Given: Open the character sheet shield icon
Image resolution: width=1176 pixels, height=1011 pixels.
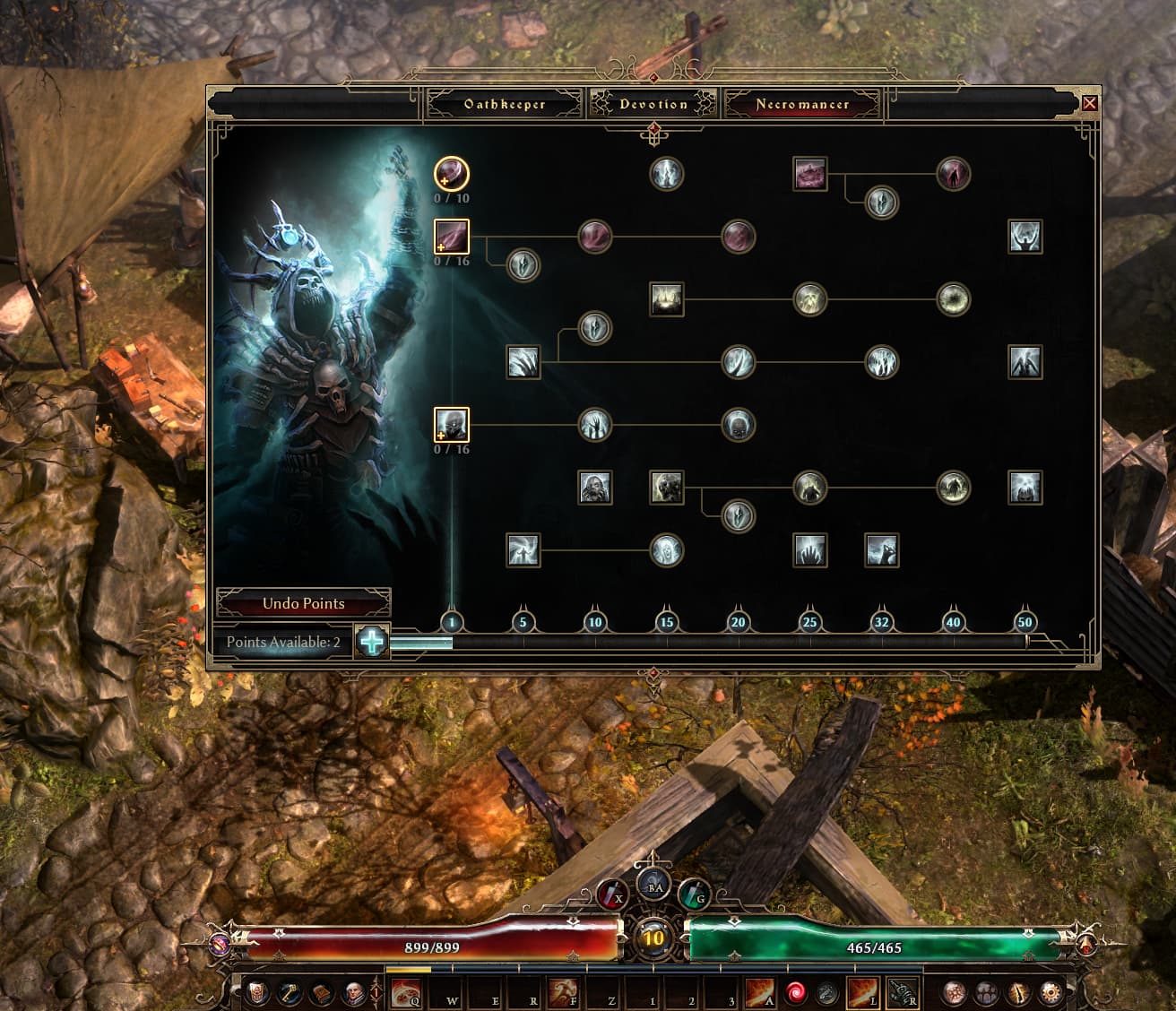Looking at the screenshot, I should 257,992.
